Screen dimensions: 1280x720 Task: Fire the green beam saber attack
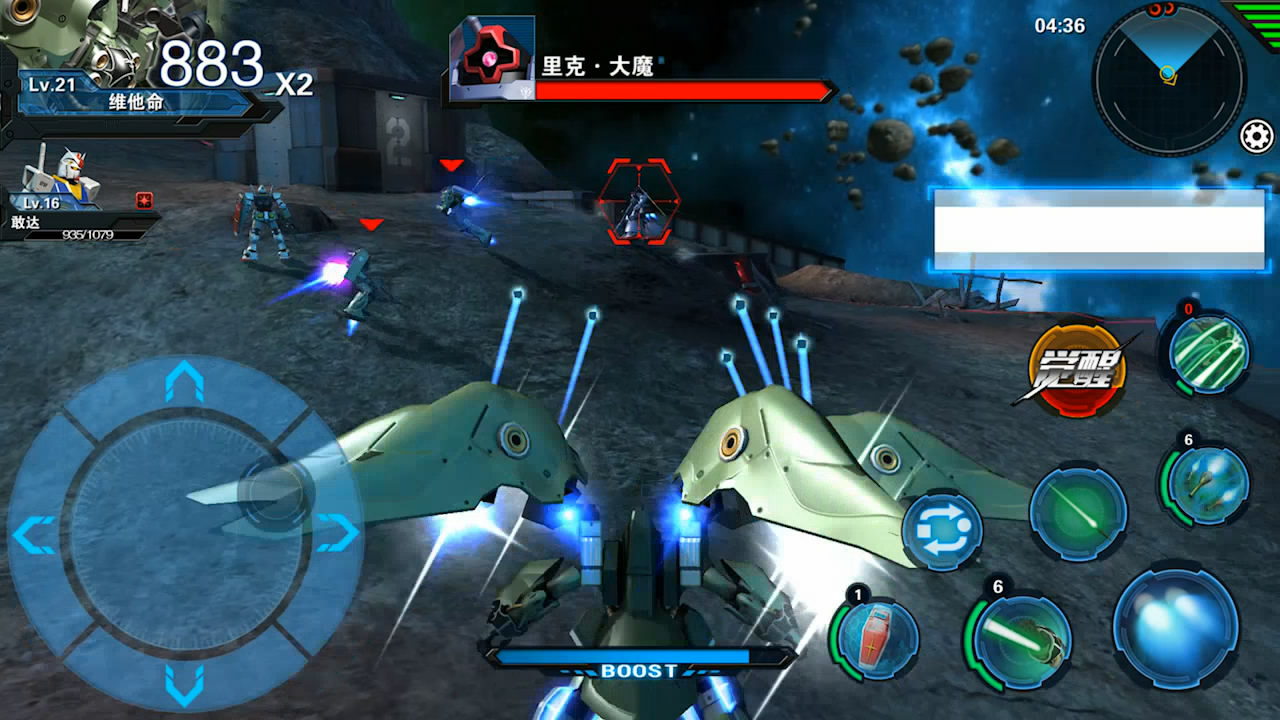click(x=1078, y=512)
